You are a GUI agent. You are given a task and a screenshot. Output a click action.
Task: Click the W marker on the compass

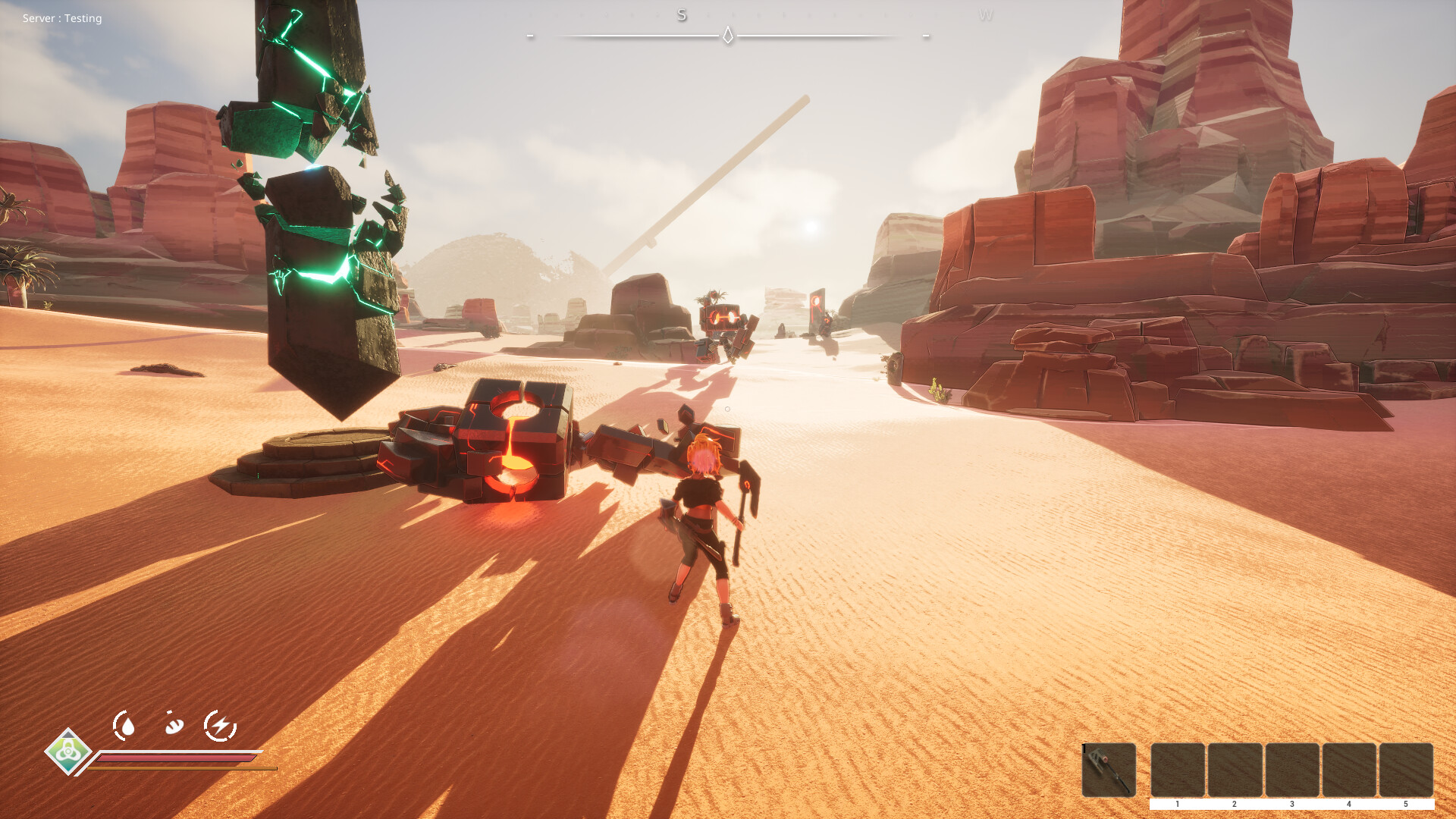tap(987, 15)
